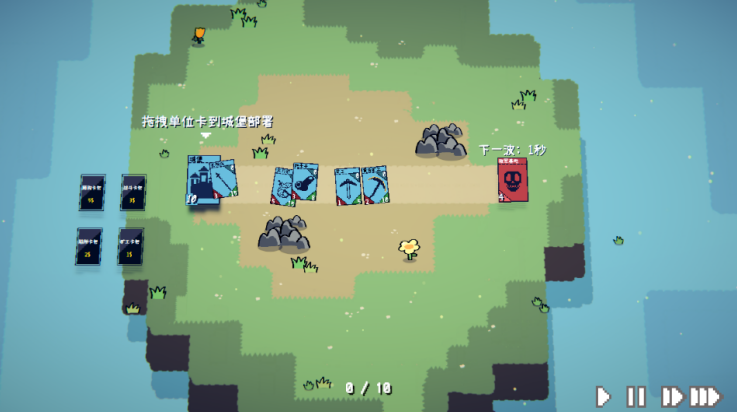Select the castle card
The height and width of the screenshot is (412, 737).
201,182
